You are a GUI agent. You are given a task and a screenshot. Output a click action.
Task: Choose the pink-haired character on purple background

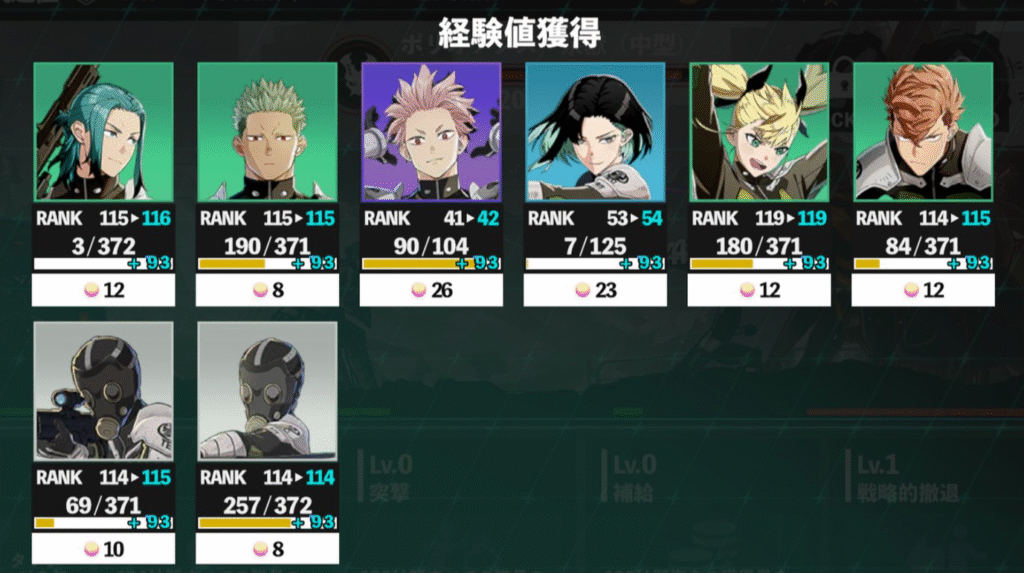point(431,132)
